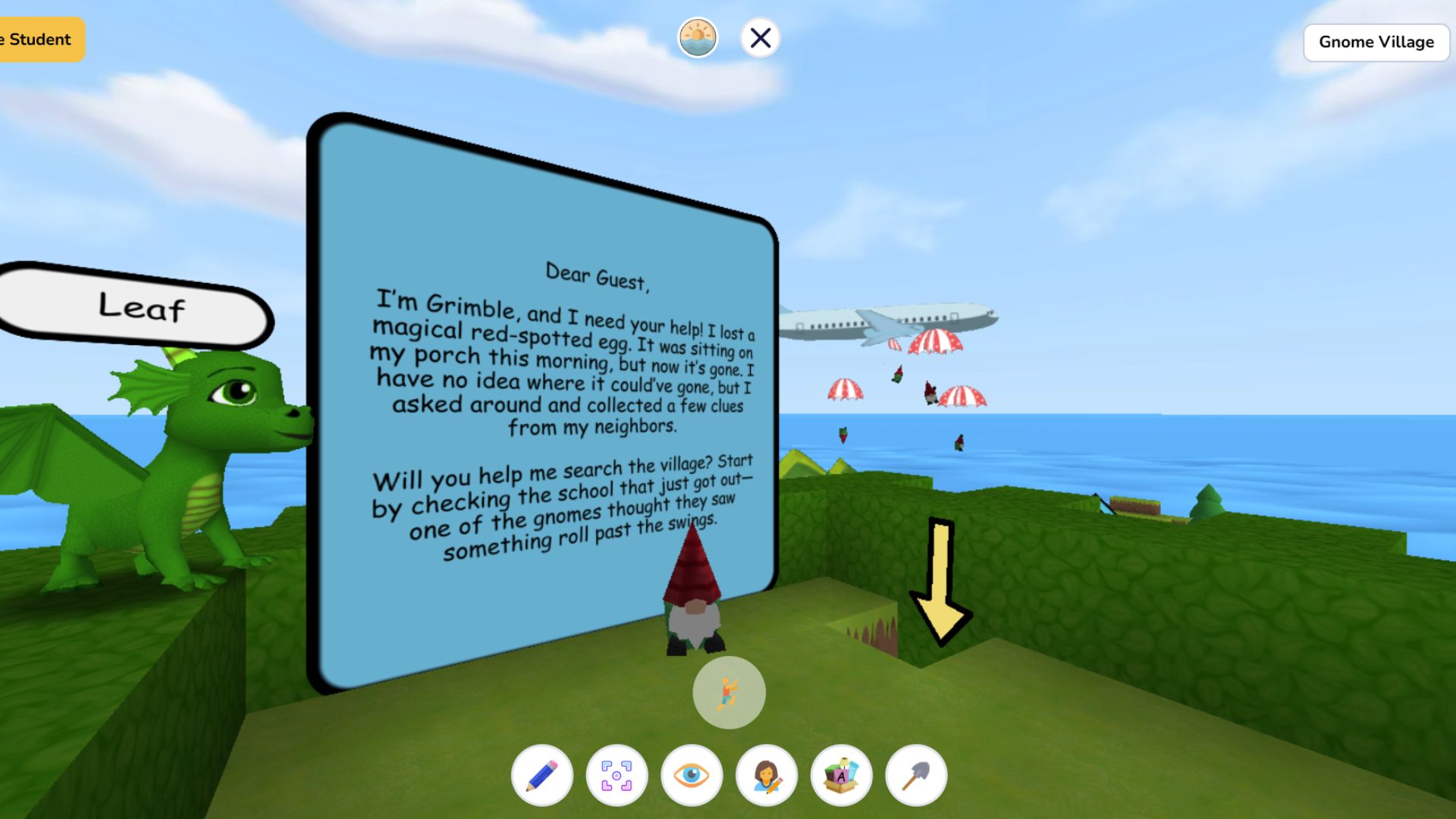Click the recenter view icon
This screenshot has height=819, width=1456.
[615, 775]
